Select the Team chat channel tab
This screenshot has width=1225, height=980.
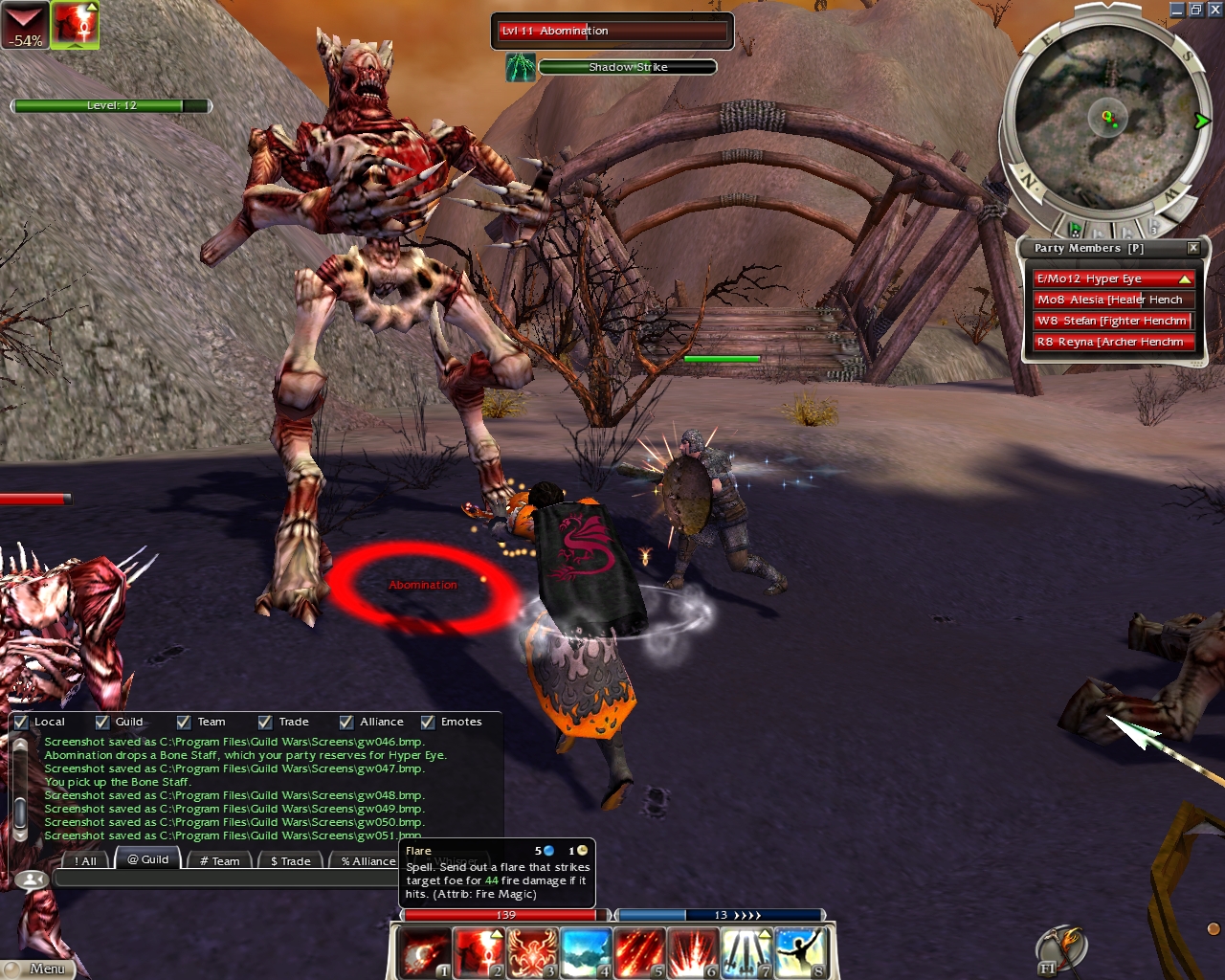click(220, 861)
